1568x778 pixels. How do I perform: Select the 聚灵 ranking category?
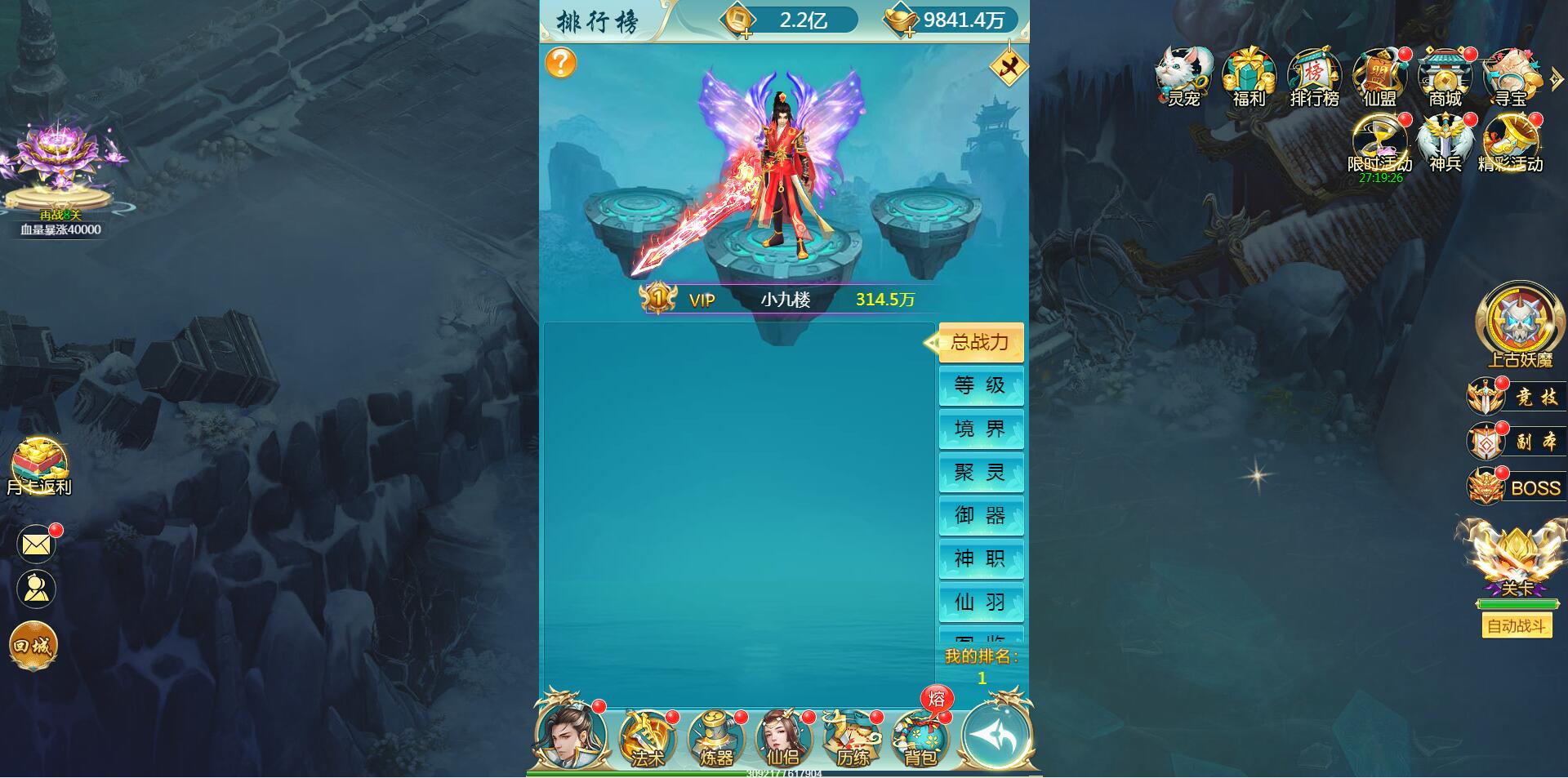pos(981,472)
